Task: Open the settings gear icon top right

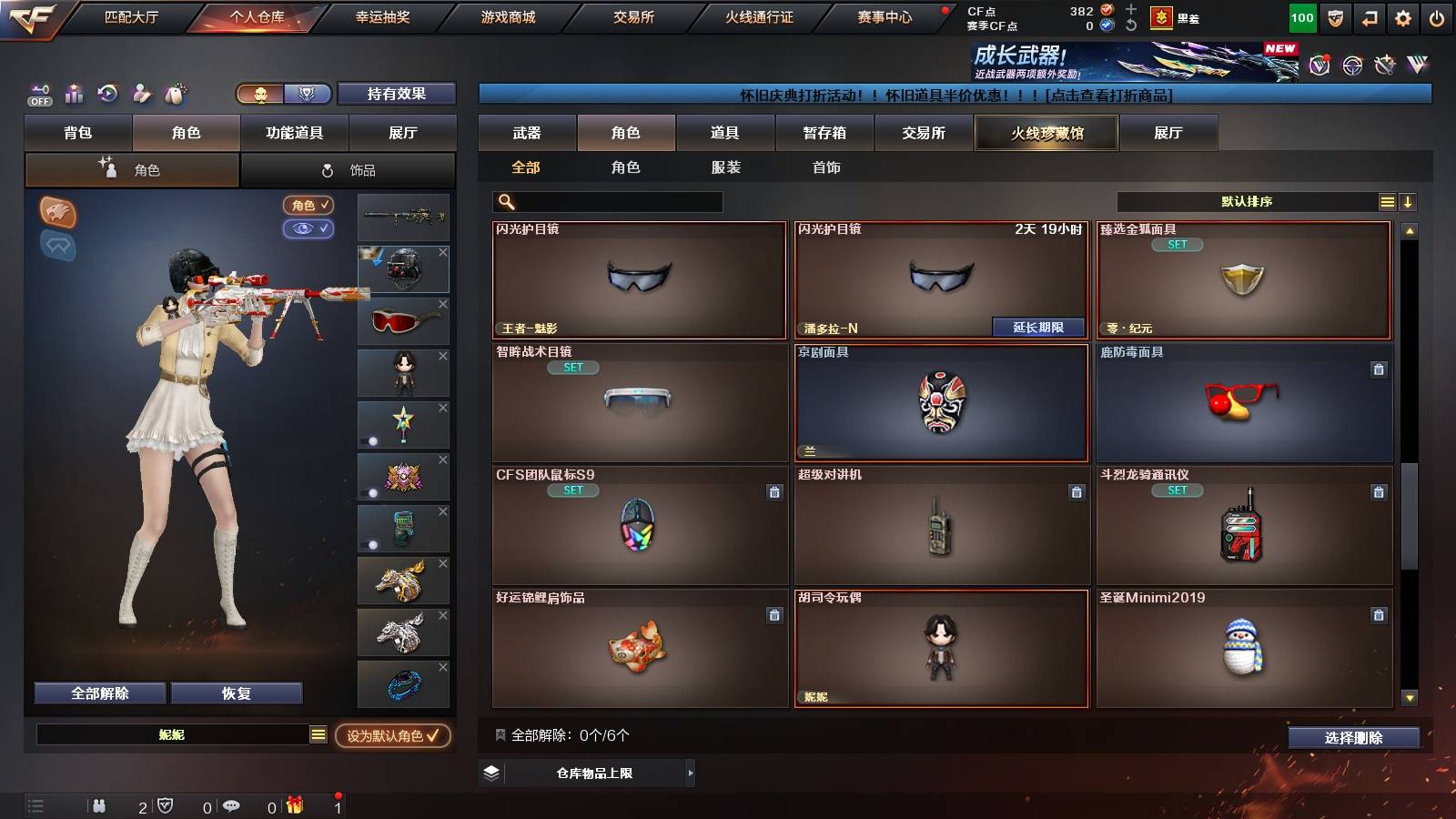Action: pyautogui.click(x=1404, y=16)
